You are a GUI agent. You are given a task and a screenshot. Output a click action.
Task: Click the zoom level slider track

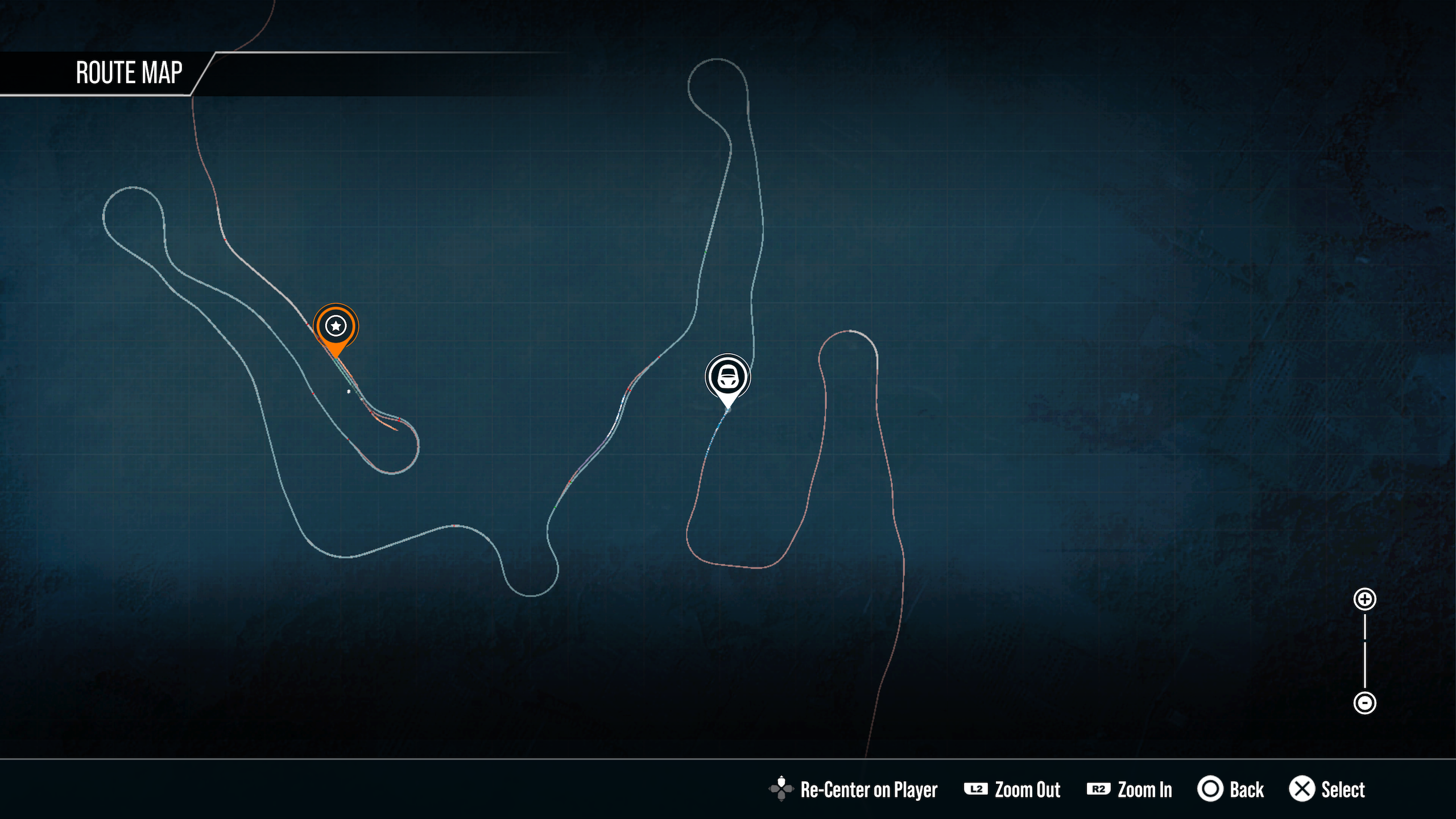point(1364,651)
